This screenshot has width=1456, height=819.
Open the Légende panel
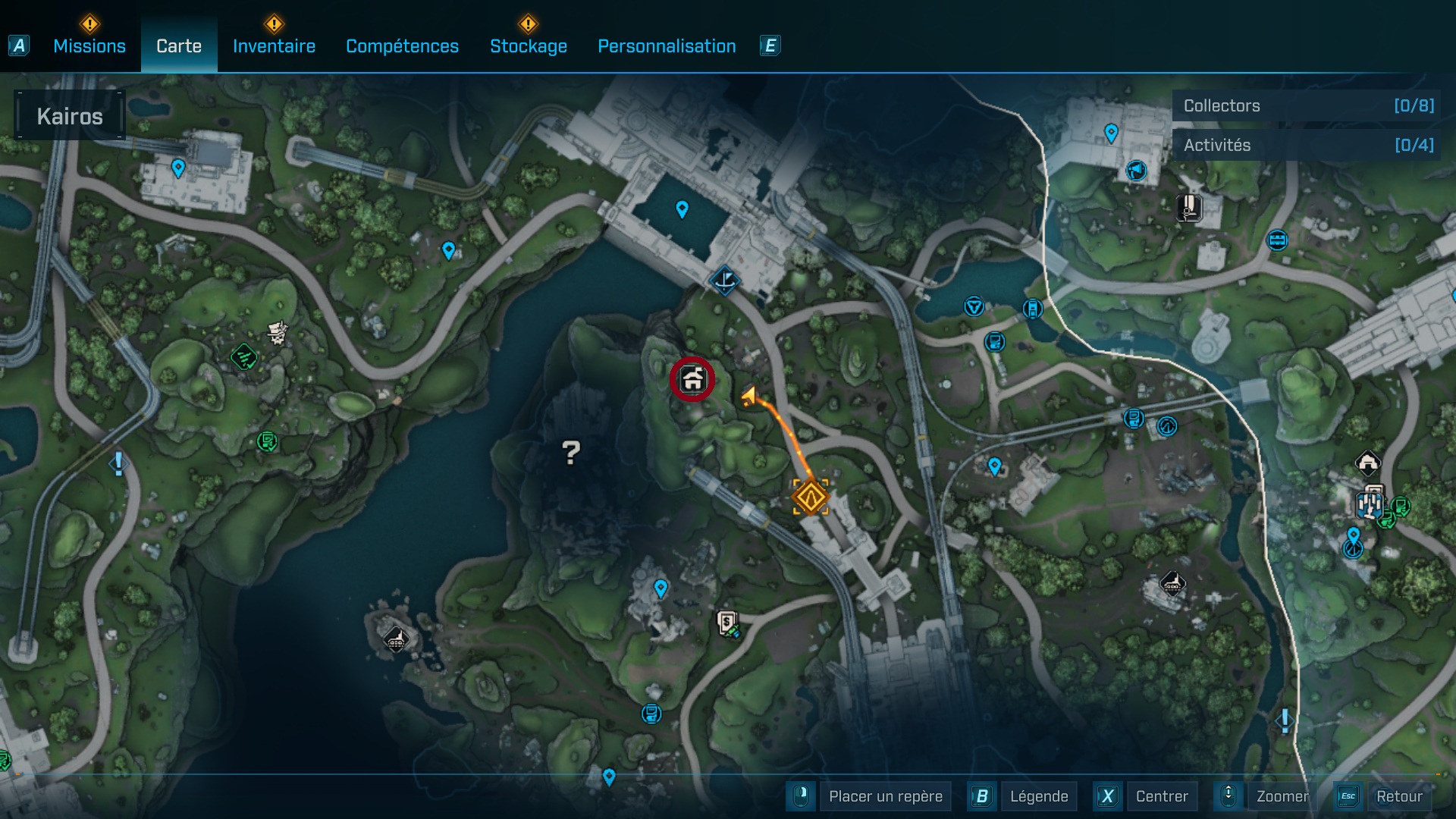[x=1040, y=796]
